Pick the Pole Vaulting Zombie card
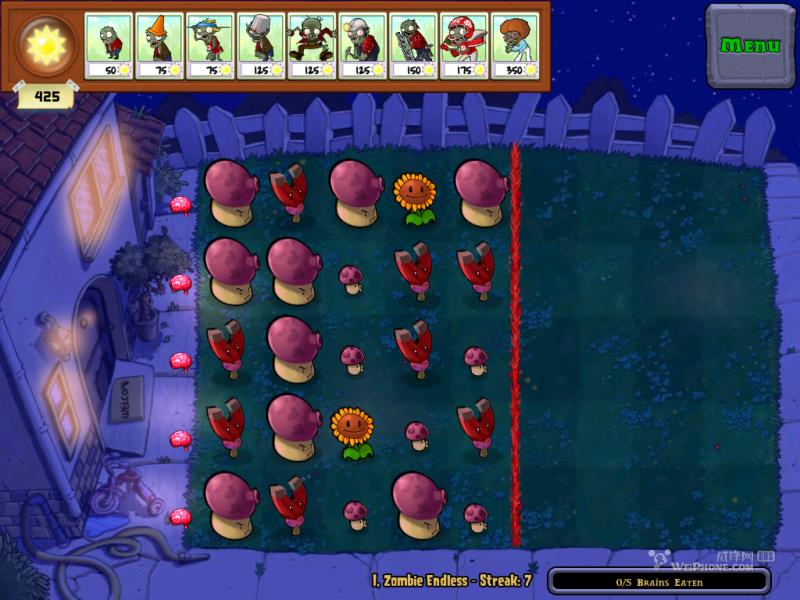Screen dimensions: 800x600 click(210, 45)
